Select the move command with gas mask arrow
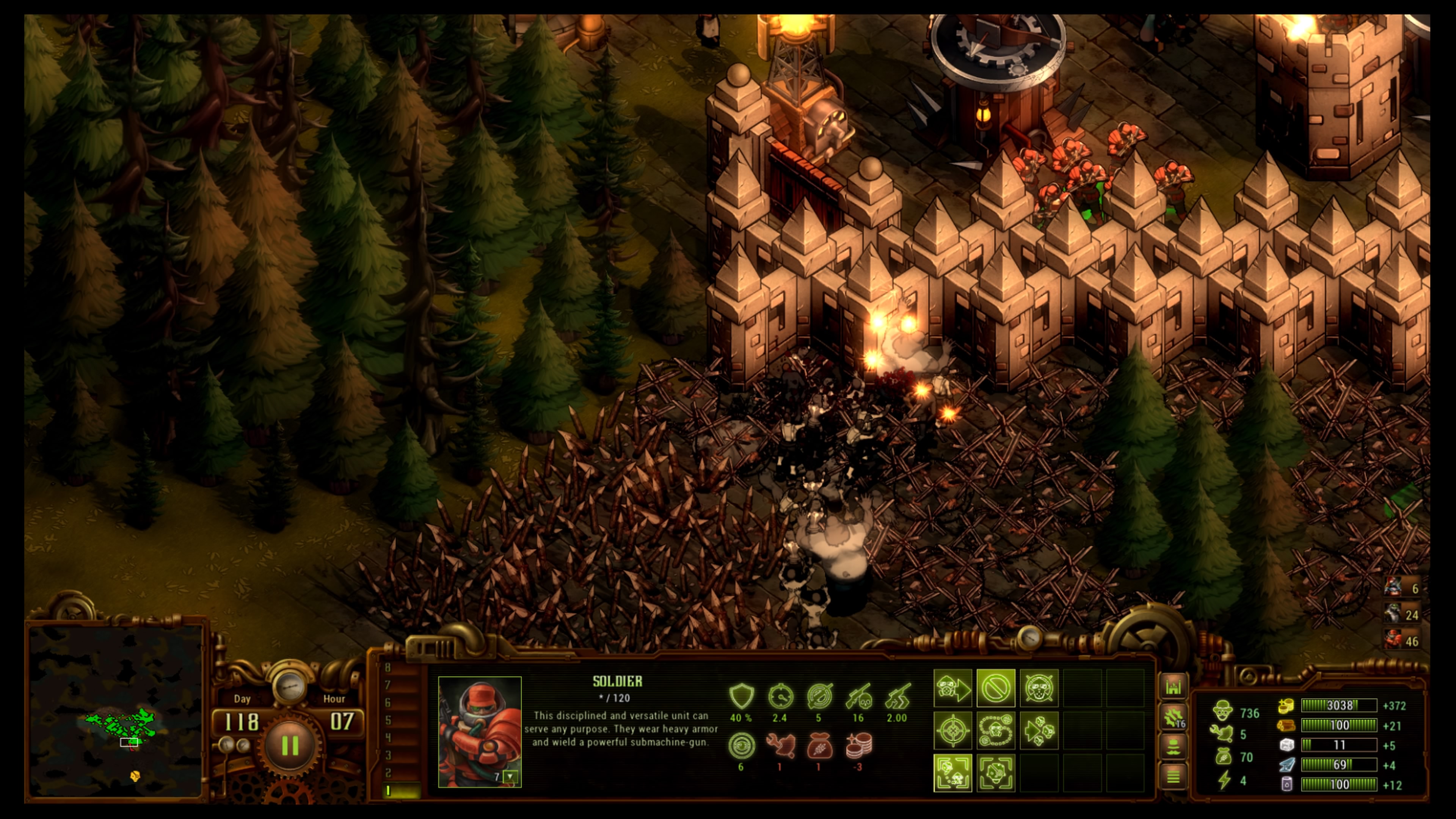The image size is (1456, 819). pyautogui.click(x=952, y=688)
